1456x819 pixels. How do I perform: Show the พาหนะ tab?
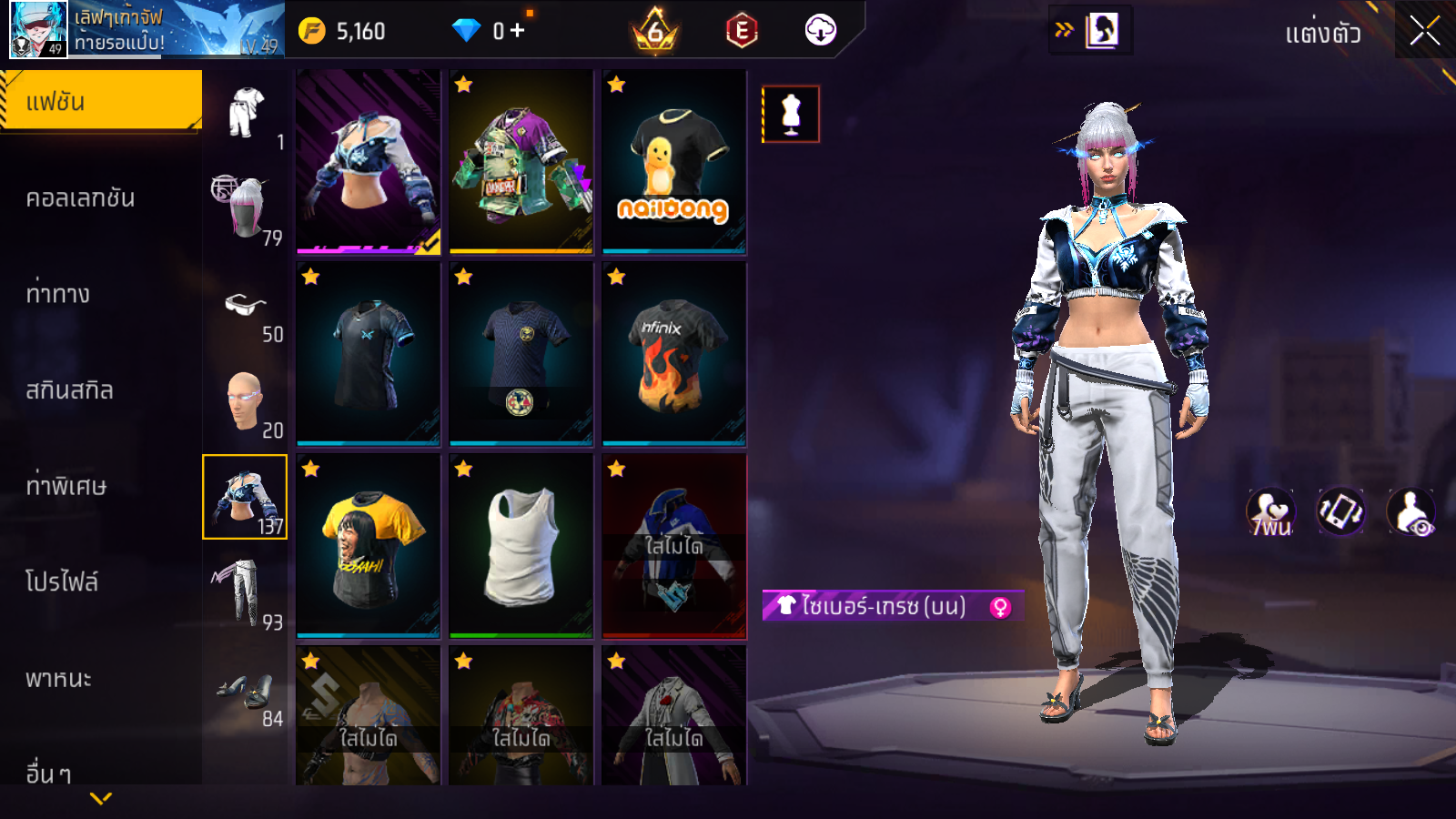click(x=59, y=679)
